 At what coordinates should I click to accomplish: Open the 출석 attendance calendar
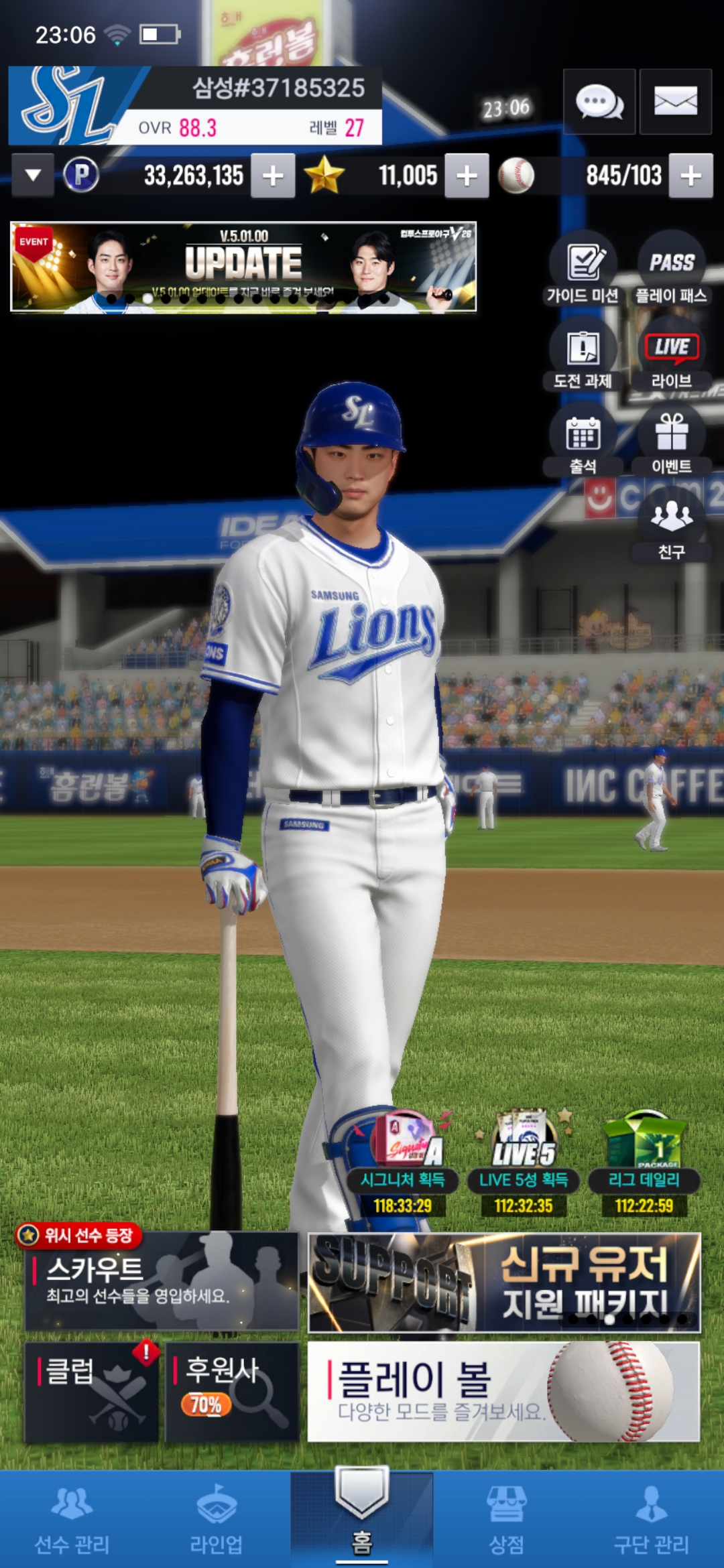click(583, 440)
